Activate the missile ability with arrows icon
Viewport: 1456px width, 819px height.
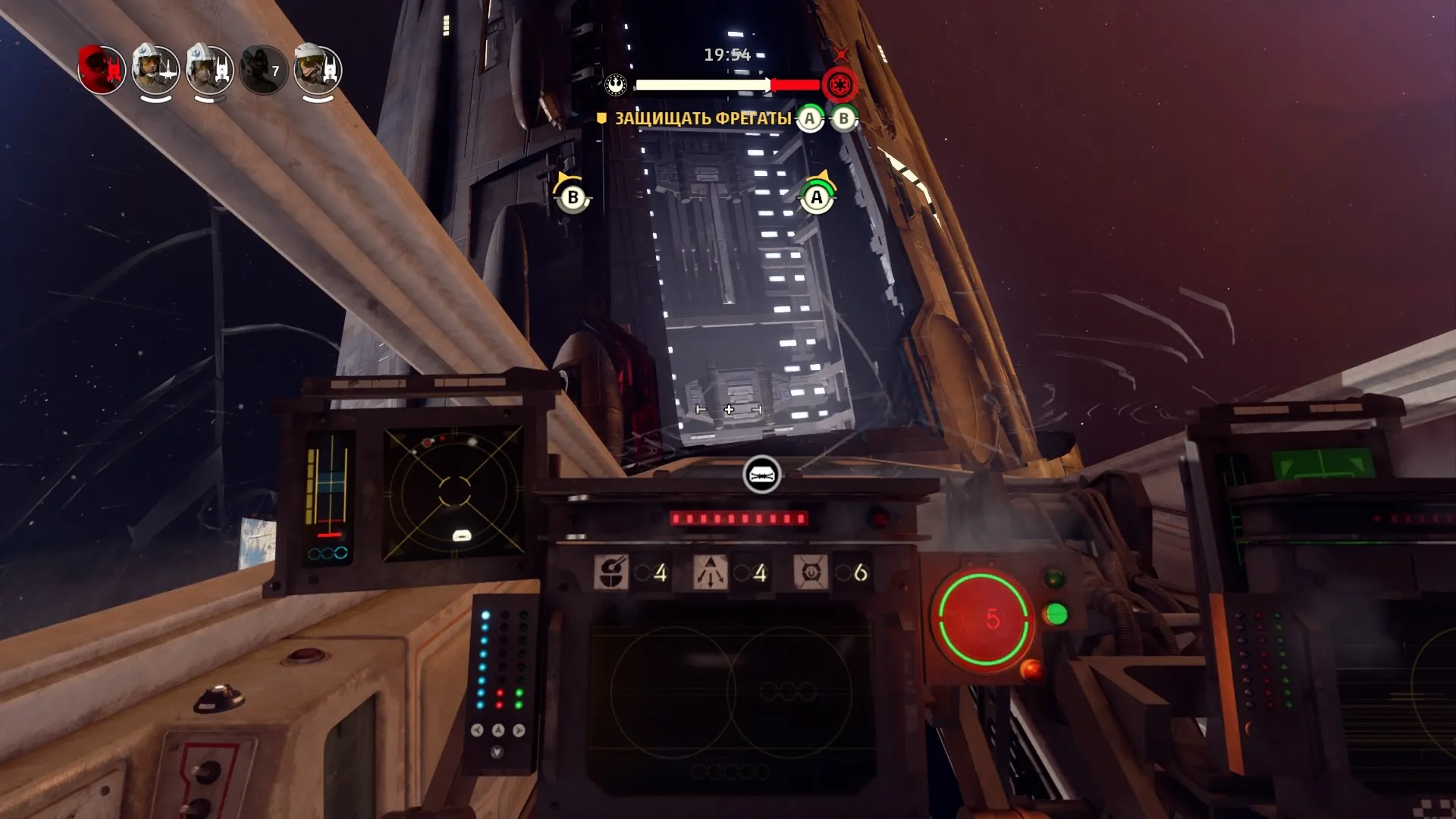pyautogui.click(x=711, y=573)
